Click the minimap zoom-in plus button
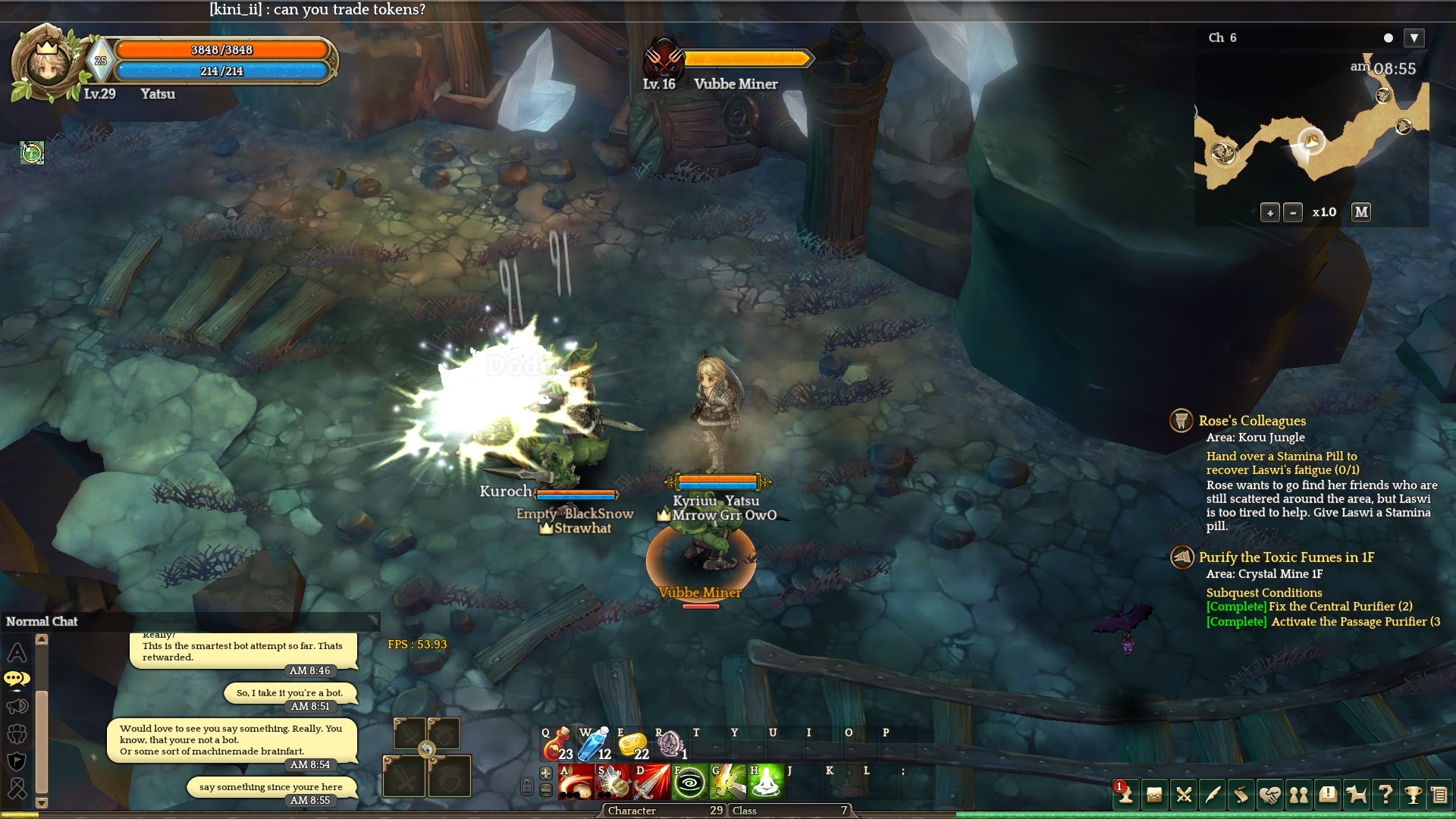This screenshot has width=1456, height=819. coord(1270,212)
